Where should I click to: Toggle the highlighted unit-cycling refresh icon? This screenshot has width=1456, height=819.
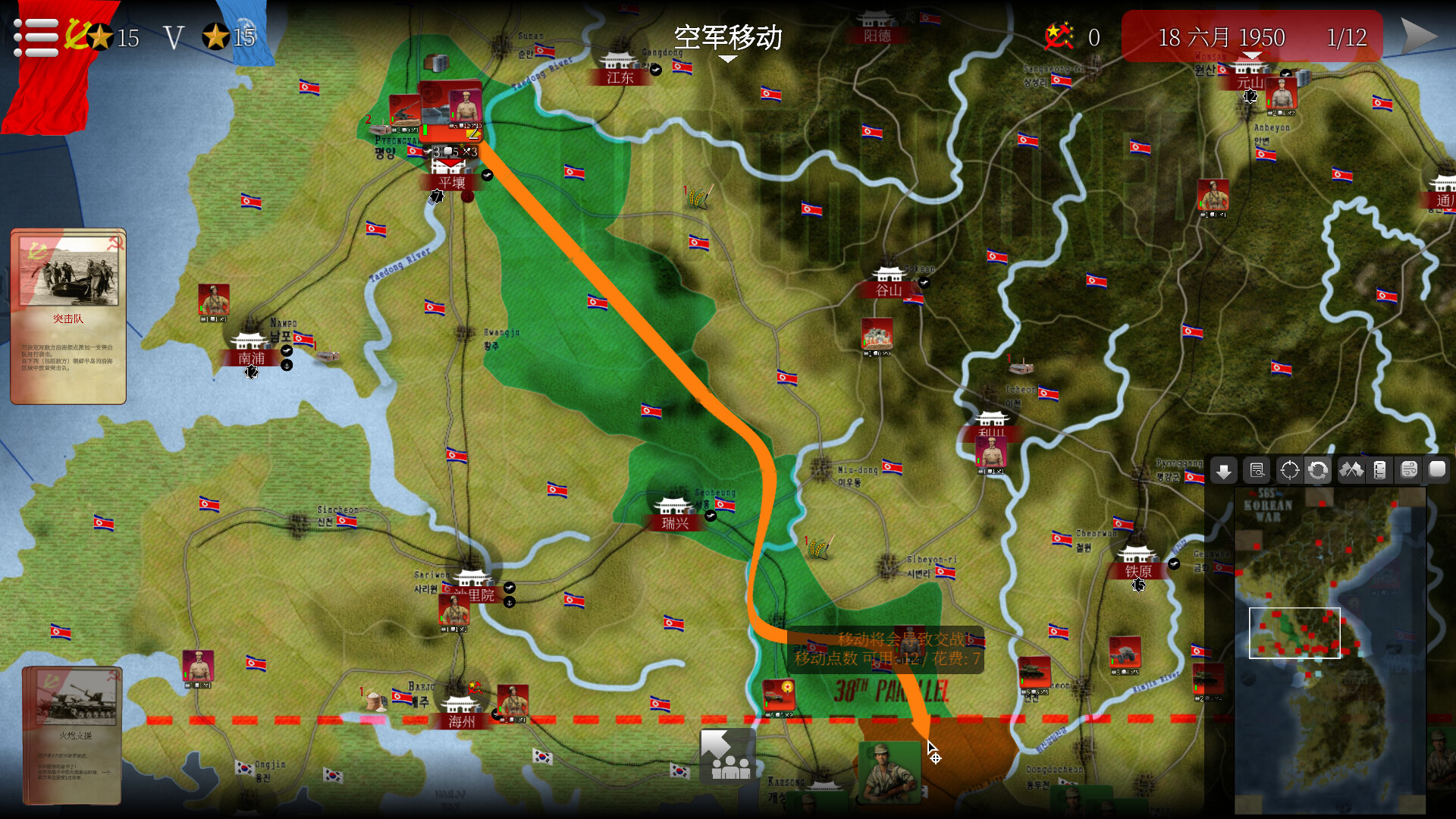(x=1317, y=470)
